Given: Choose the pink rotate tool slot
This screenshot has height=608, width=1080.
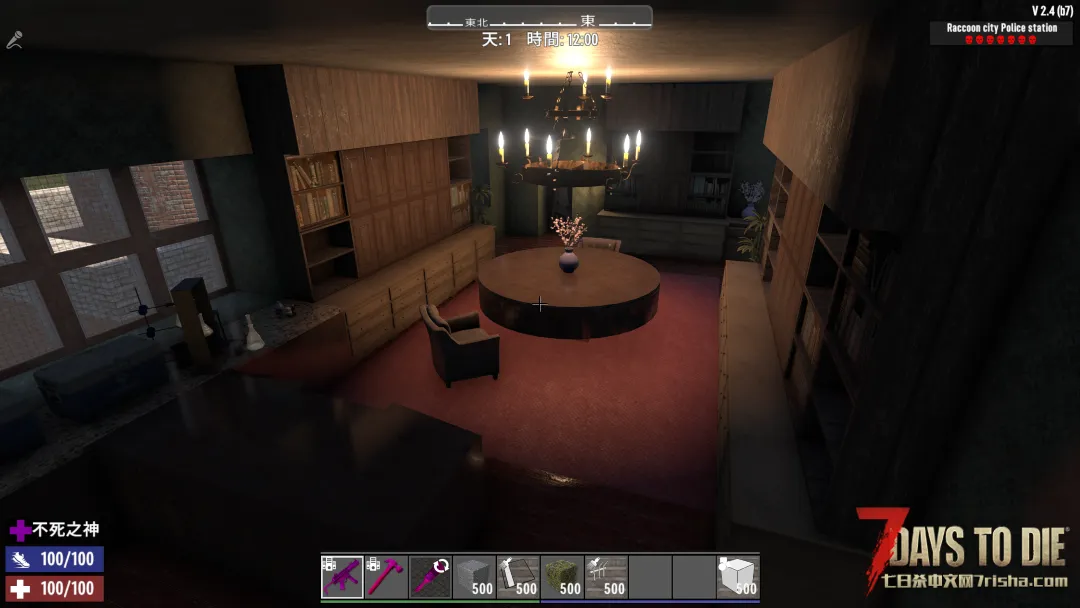Looking at the screenshot, I should pos(430,577).
